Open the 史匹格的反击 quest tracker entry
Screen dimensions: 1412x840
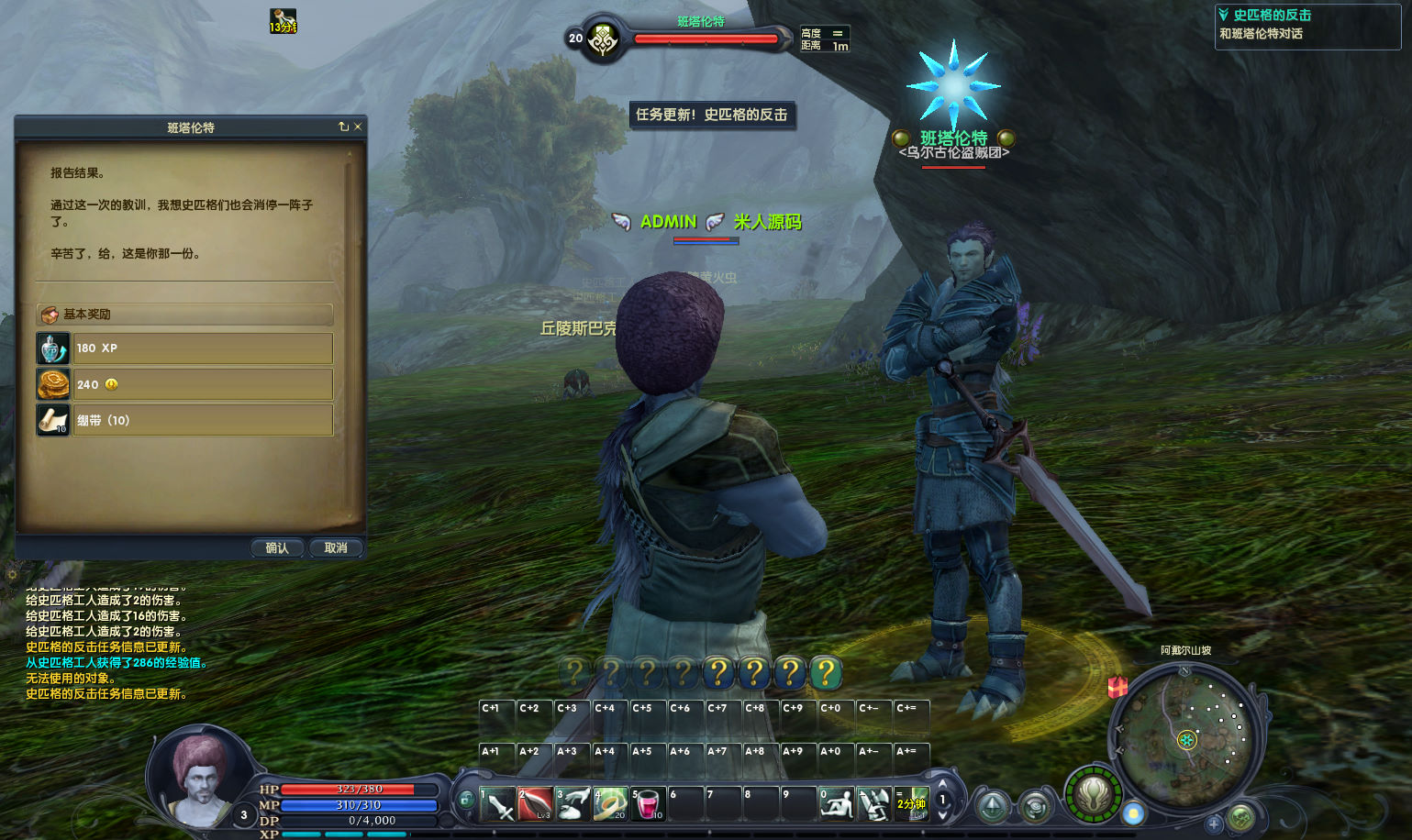(x=1272, y=15)
